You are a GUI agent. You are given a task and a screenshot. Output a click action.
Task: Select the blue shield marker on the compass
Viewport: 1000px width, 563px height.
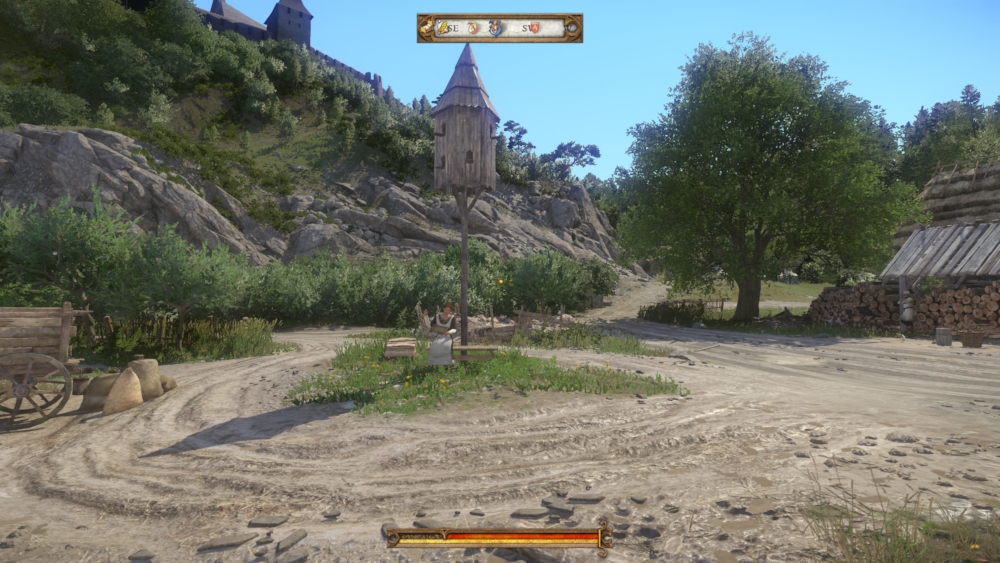495,28
